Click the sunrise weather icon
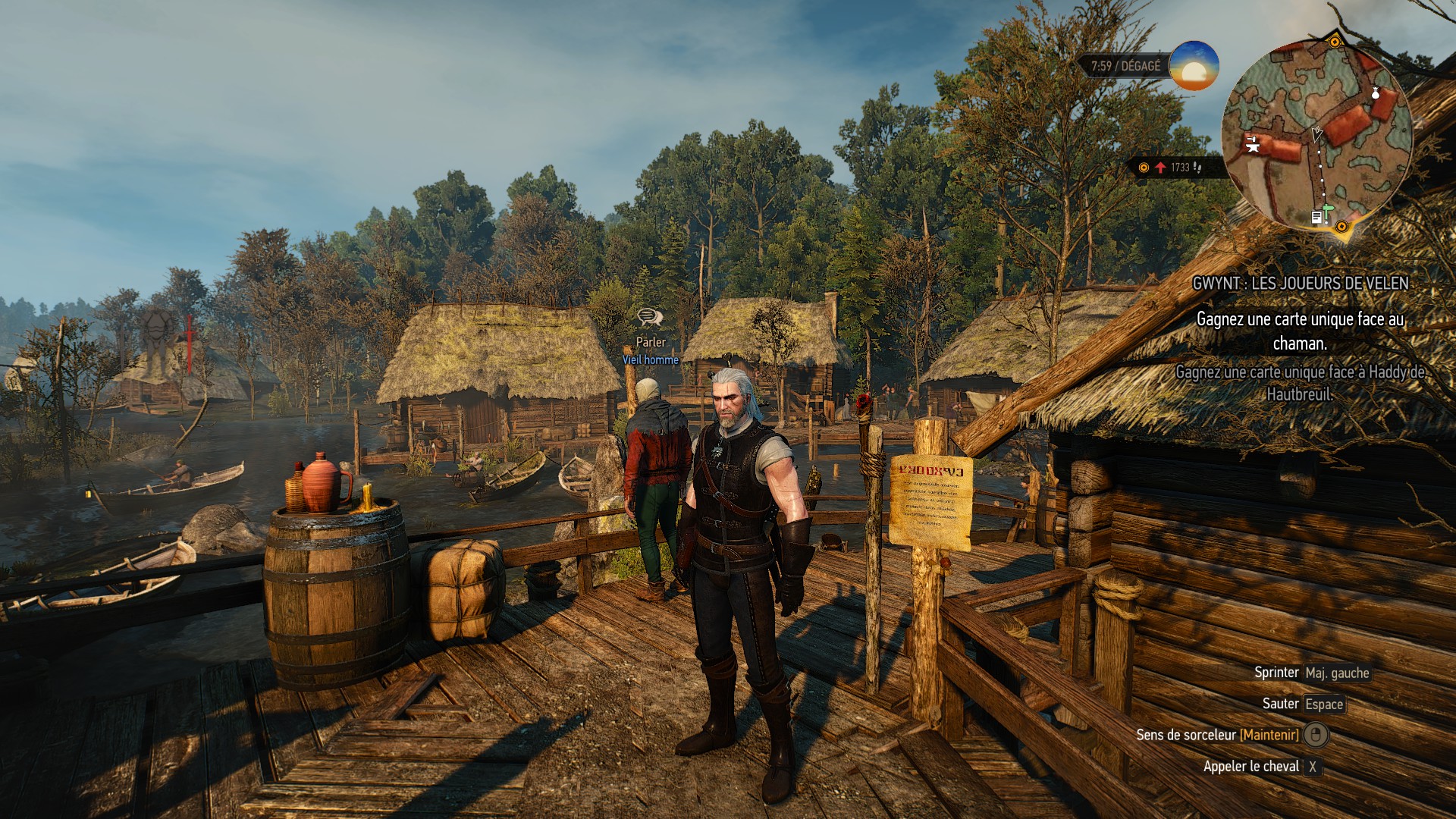1456x819 pixels. [x=1194, y=66]
